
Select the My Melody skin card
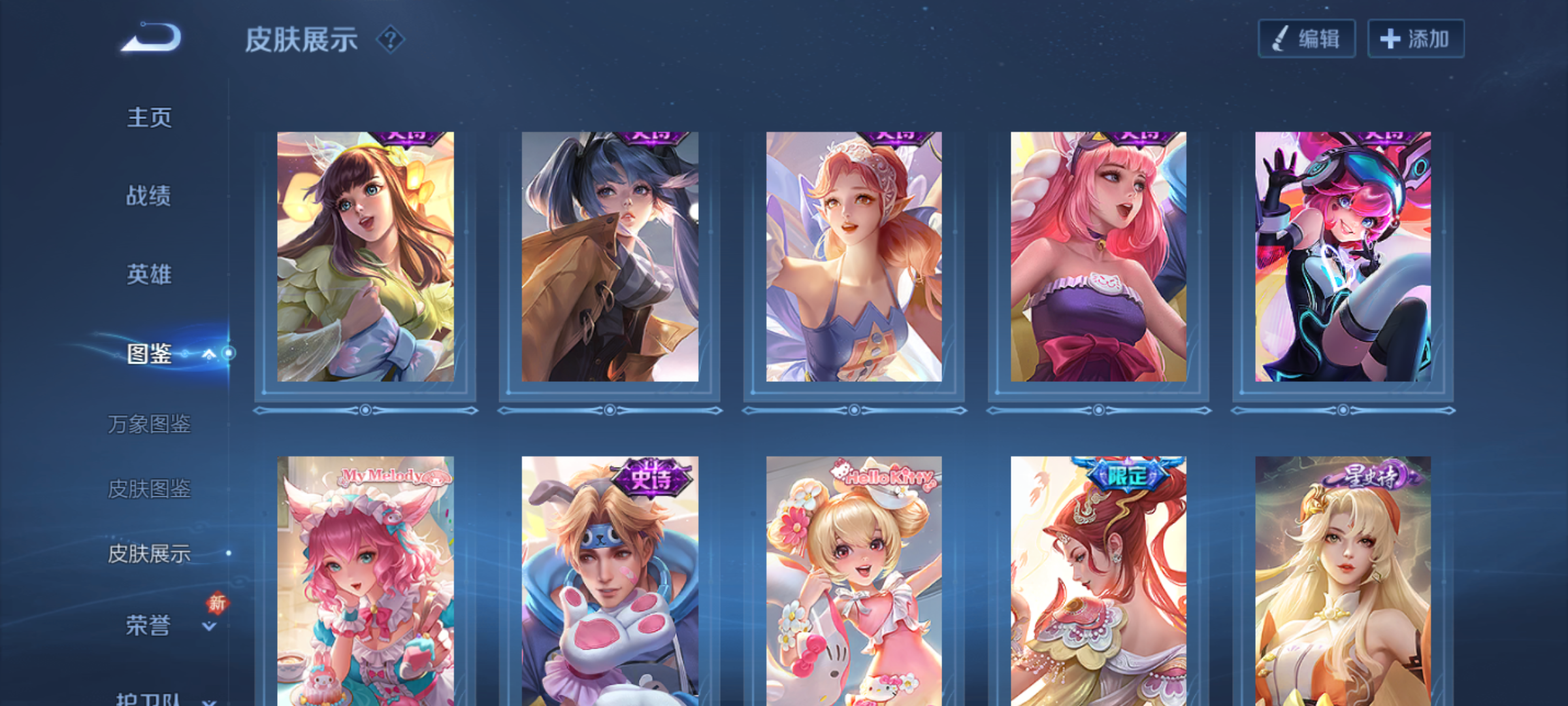coord(365,580)
